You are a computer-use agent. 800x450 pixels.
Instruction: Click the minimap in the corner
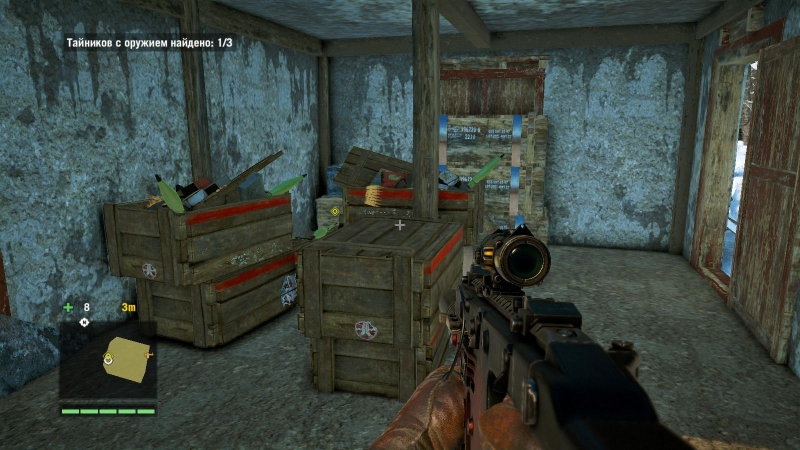[x=107, y=361]
